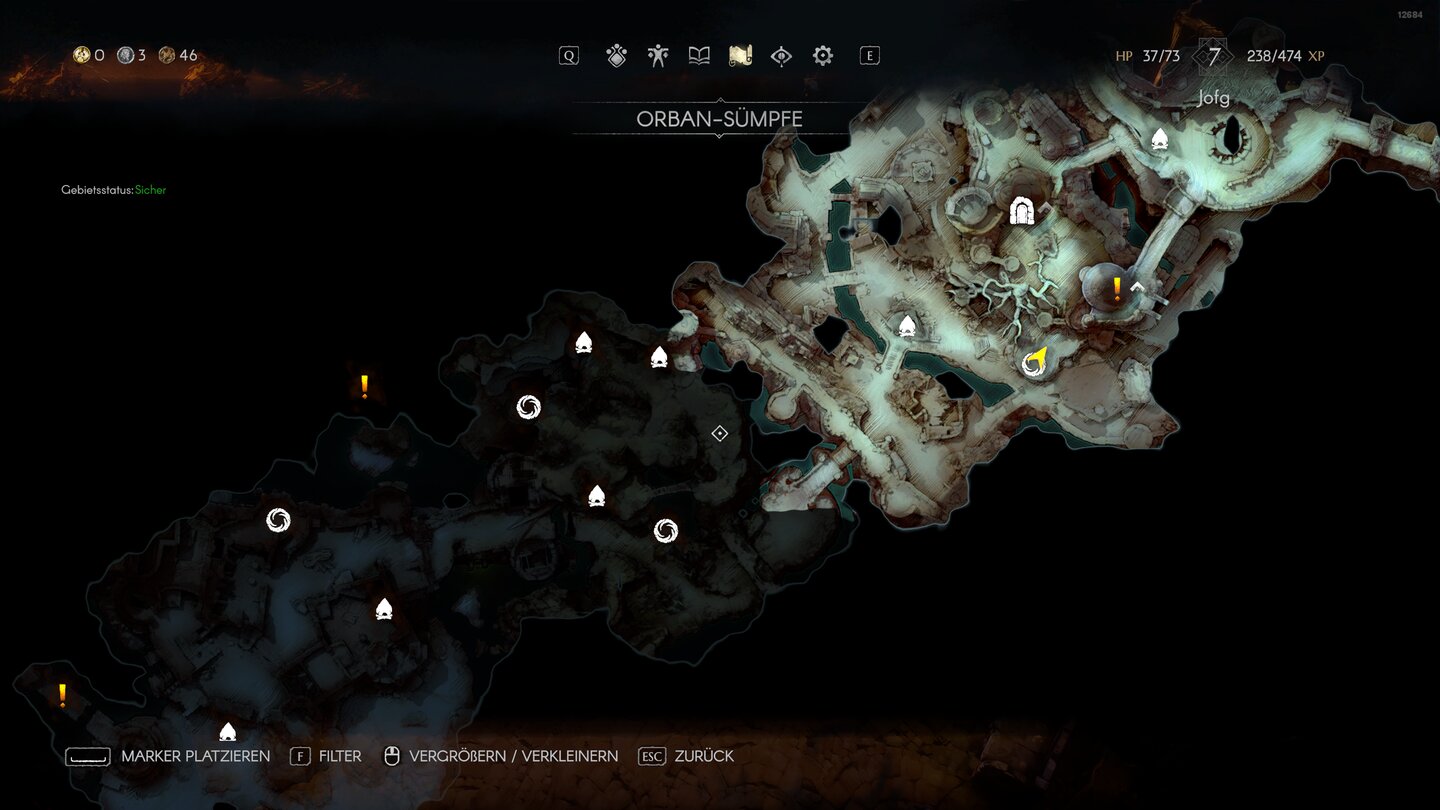Select the yellow player arrow marker

(x=1037, y=358)
